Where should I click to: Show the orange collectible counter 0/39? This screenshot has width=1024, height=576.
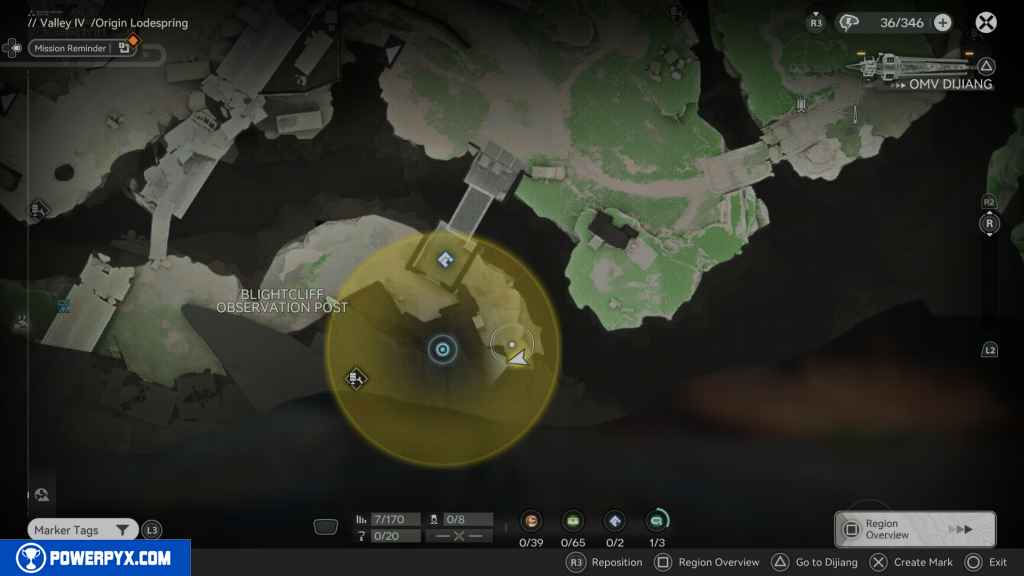point(531,521)
